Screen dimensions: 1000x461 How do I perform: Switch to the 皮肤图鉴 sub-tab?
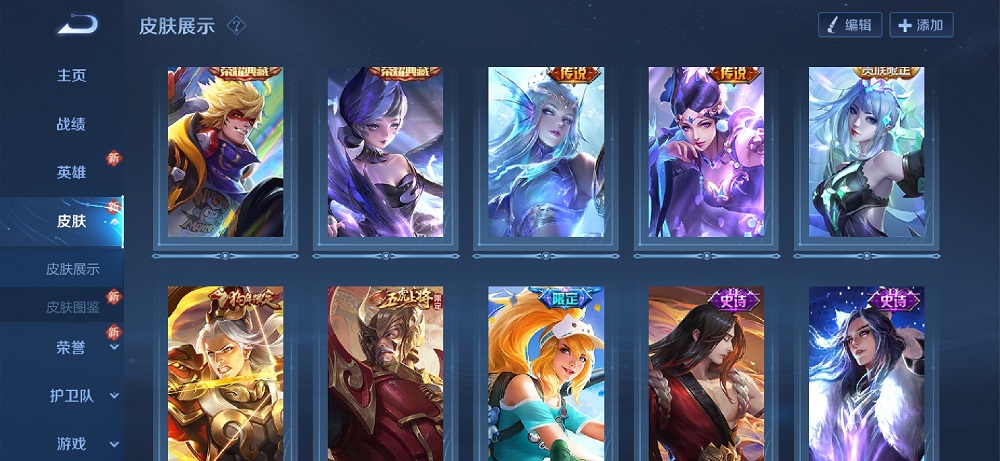point(72,307)
